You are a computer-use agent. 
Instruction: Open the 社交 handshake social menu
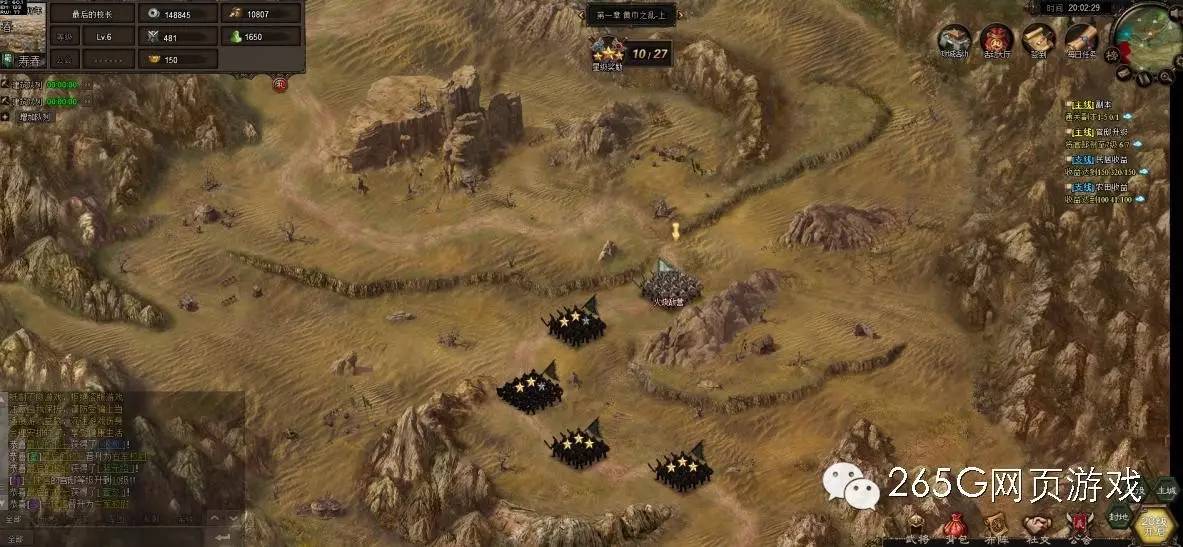coord(1037,526)
